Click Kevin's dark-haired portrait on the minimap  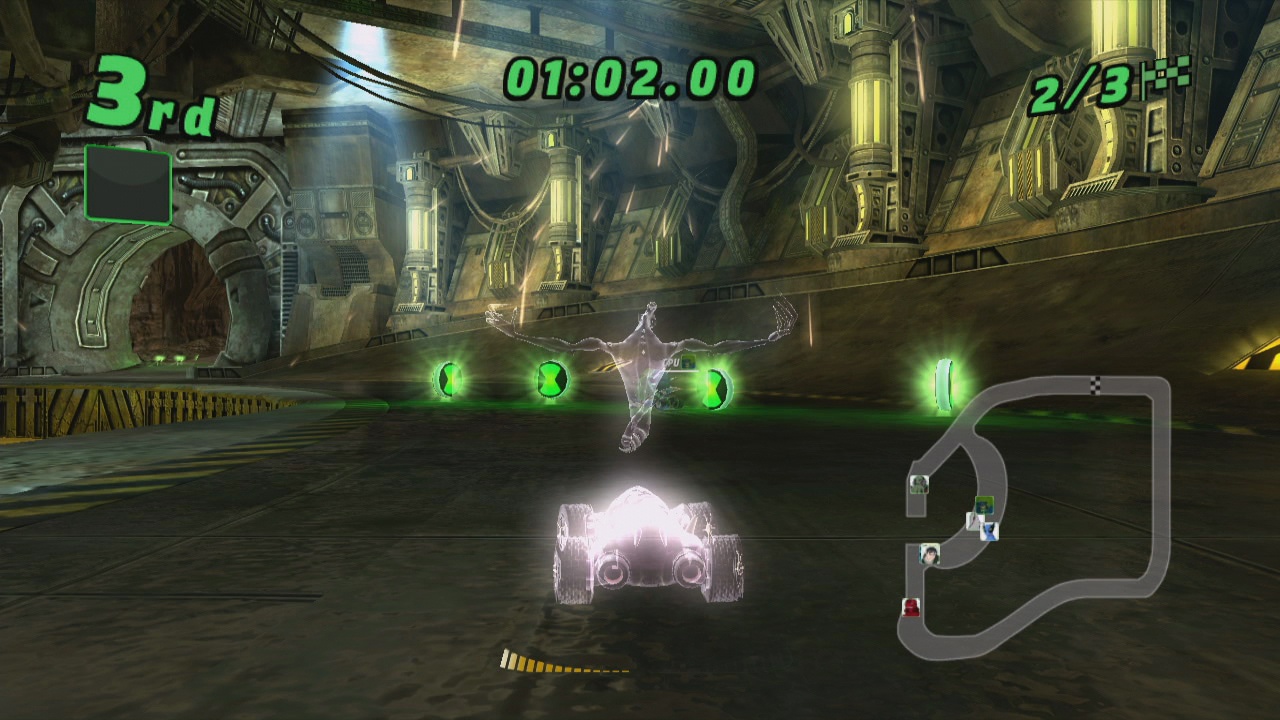[931, 556]
